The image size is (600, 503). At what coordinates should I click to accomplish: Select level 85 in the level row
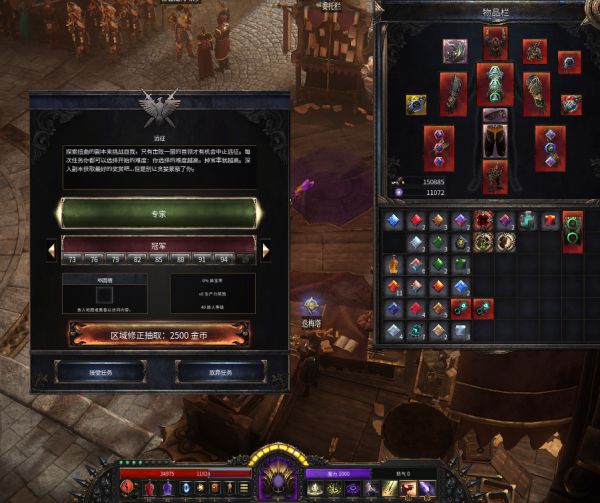(159, 259)
